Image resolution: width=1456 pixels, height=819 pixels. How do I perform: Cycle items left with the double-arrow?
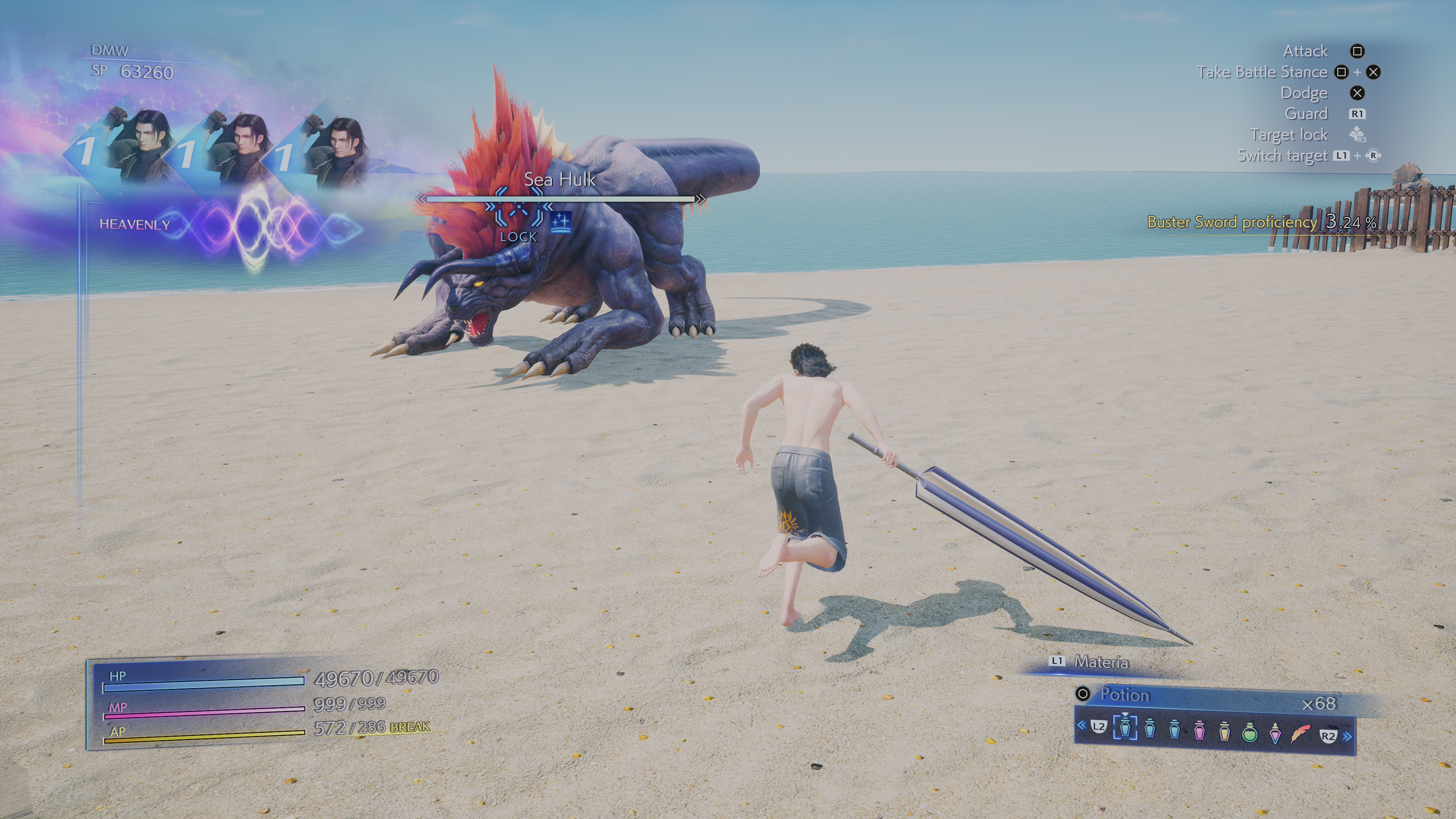(x=1081, y=725)
